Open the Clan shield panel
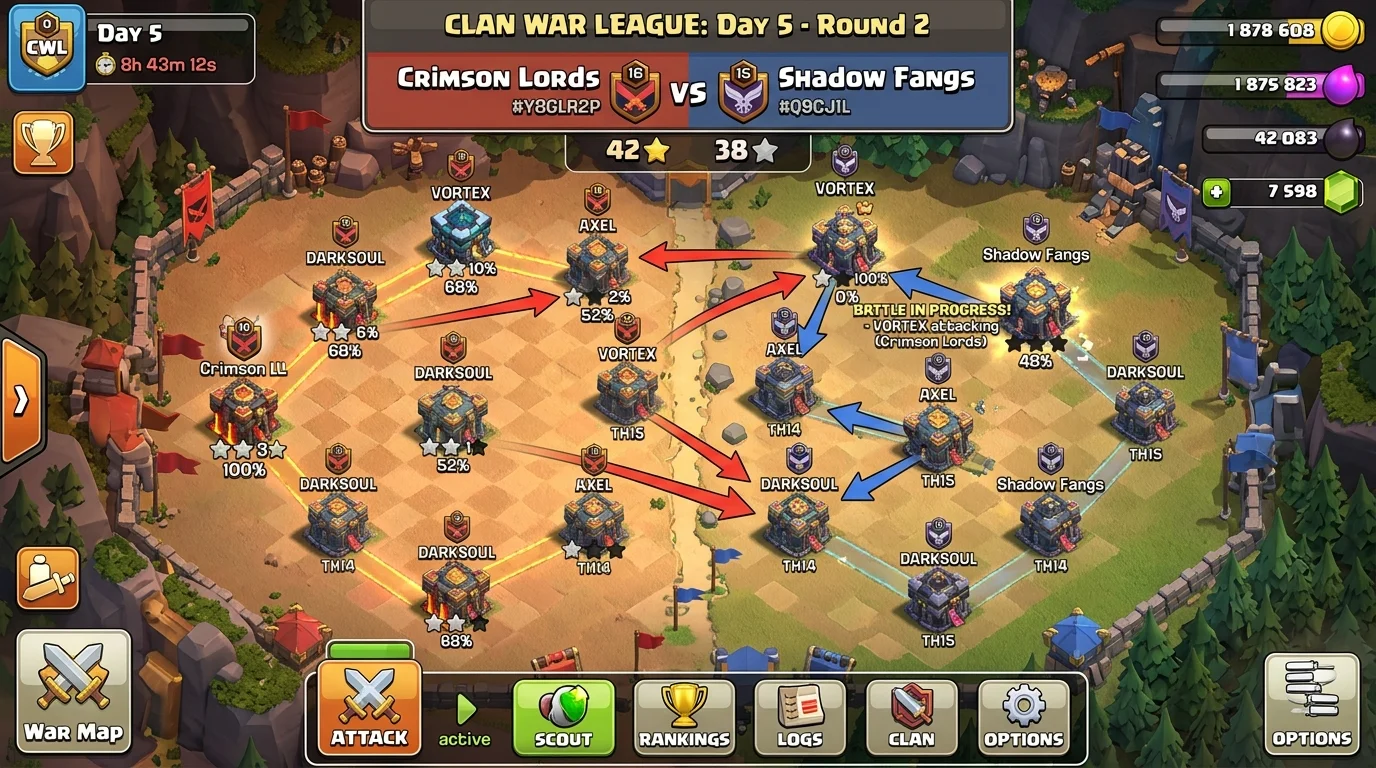The width and height of the screenshot is (1376, 768). pyautogui.click(x=910, y=716)
